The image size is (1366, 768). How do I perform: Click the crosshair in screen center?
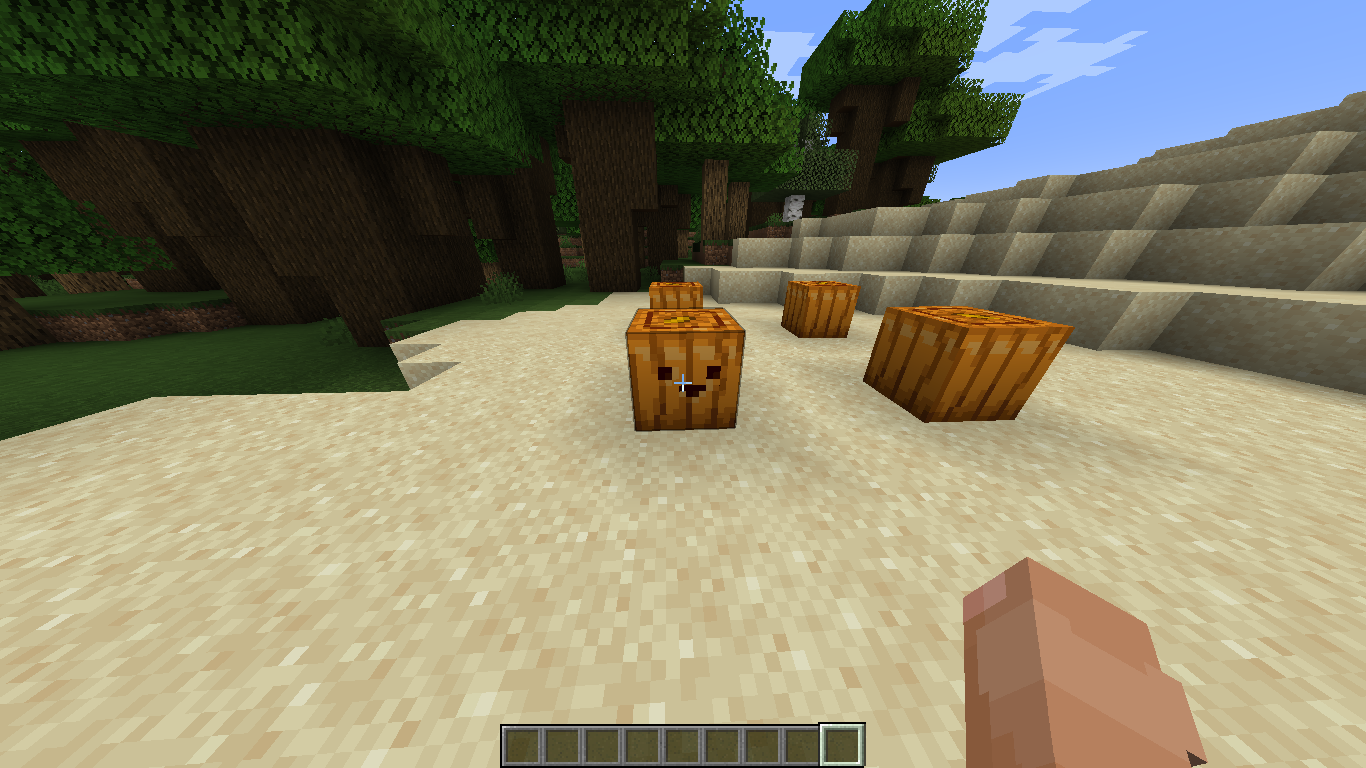pos(683,384)
